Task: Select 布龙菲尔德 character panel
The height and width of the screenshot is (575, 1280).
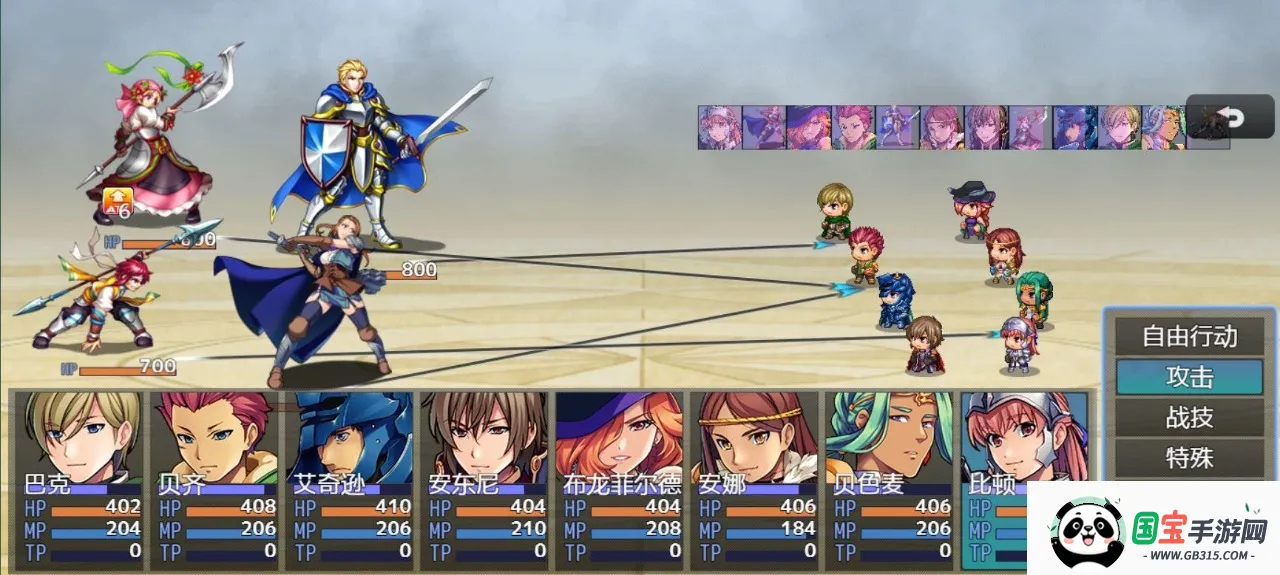Action: 619,480
